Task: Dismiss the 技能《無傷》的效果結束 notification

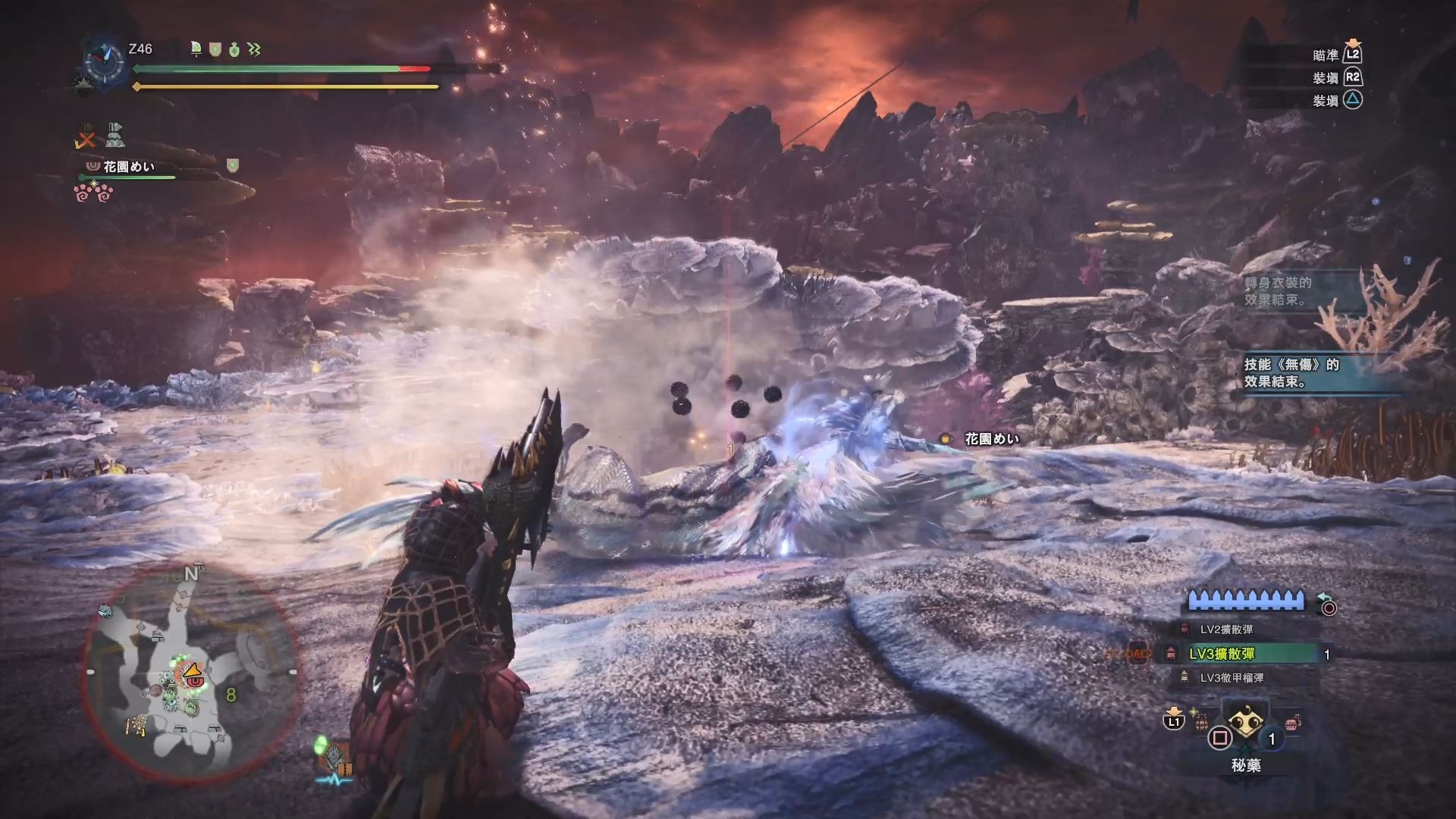Action: tap(1291, 372)
